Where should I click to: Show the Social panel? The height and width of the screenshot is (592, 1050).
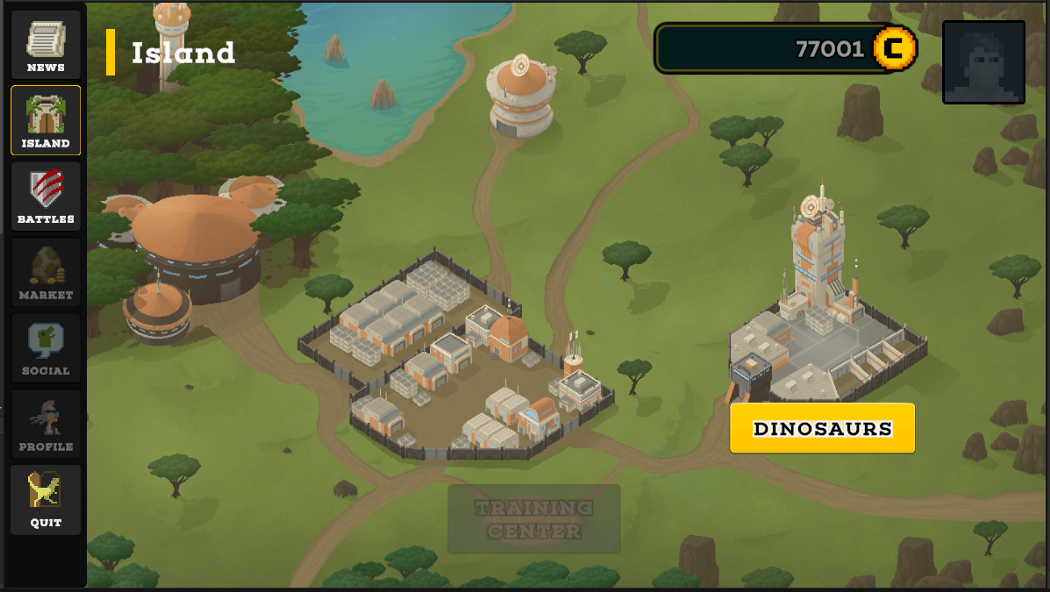(x=46, y=348)
